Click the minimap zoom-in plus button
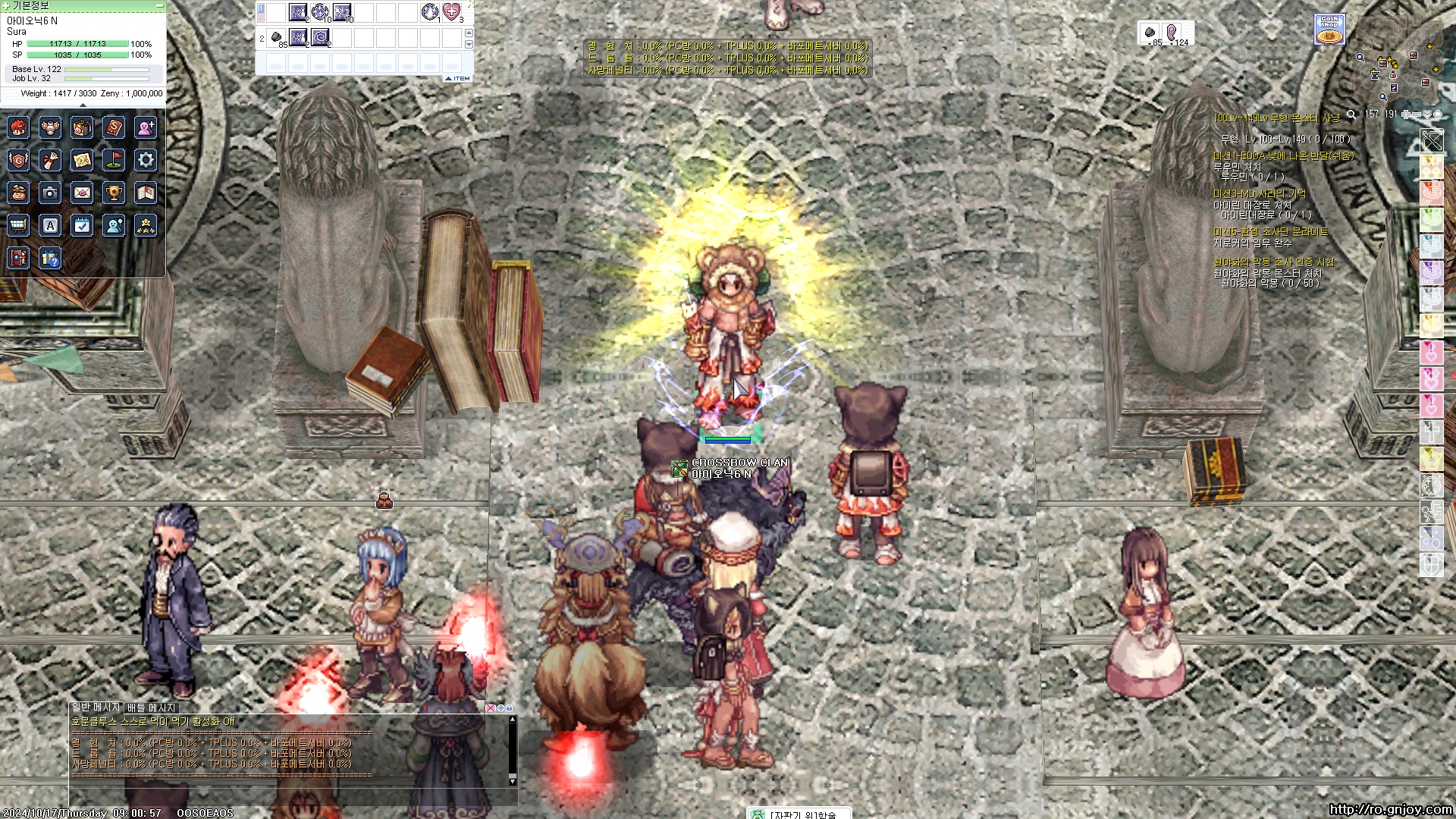1456x819 pixels. tap(1406, 115)
